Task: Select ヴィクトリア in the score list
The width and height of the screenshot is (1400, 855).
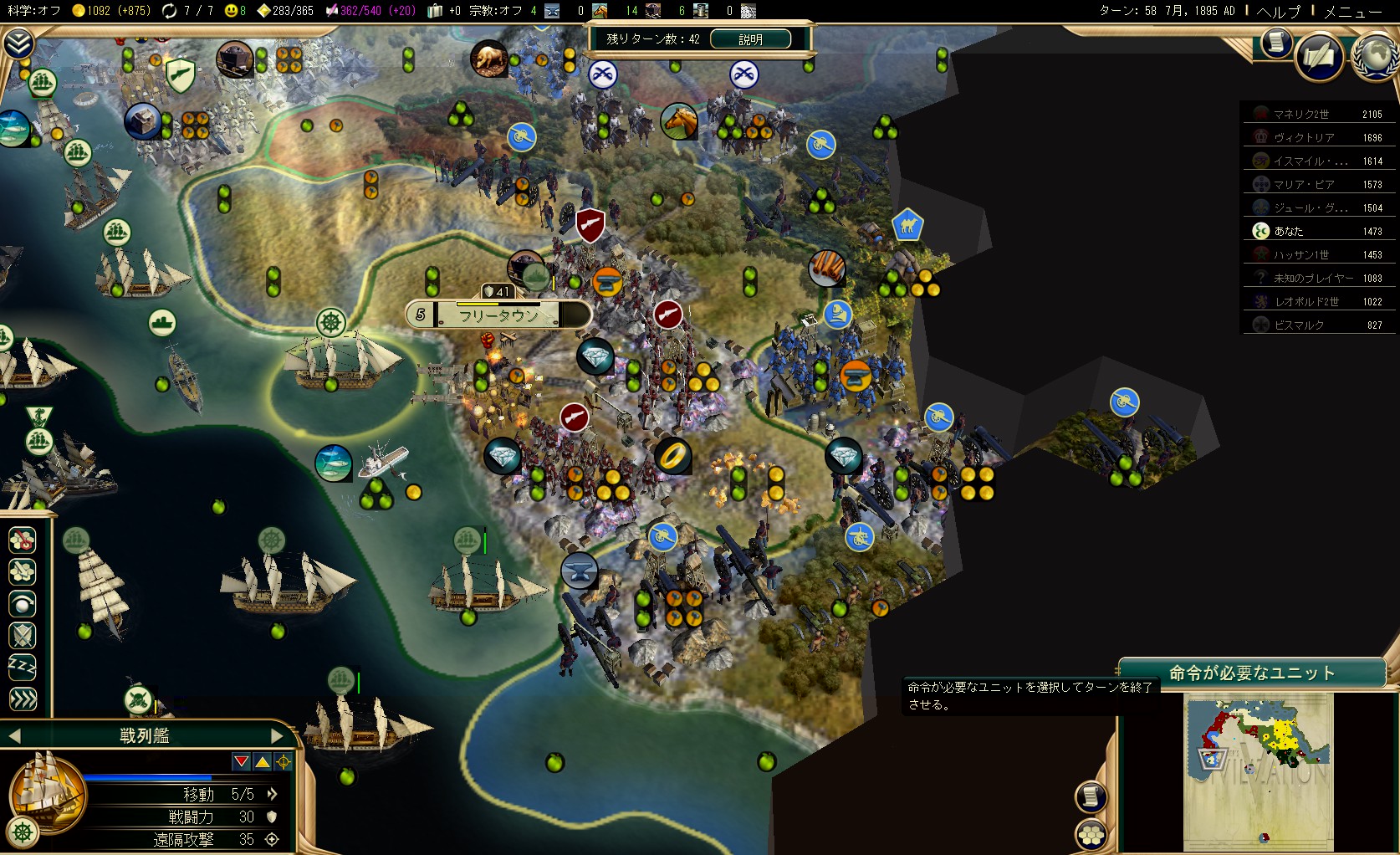Action: (x=1303, y=138)
